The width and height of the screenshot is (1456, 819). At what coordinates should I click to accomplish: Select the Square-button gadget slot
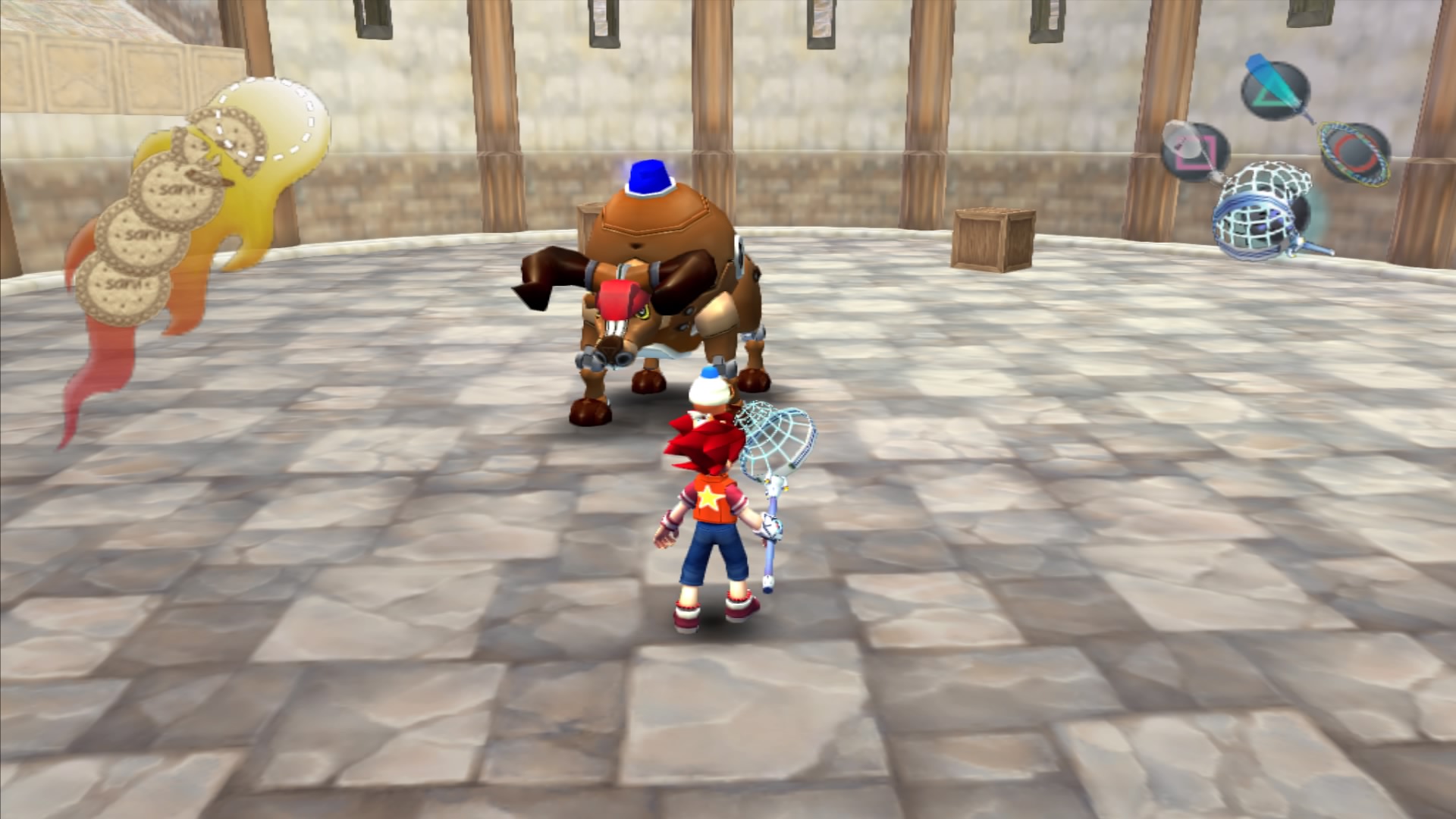coord(1194,151)
